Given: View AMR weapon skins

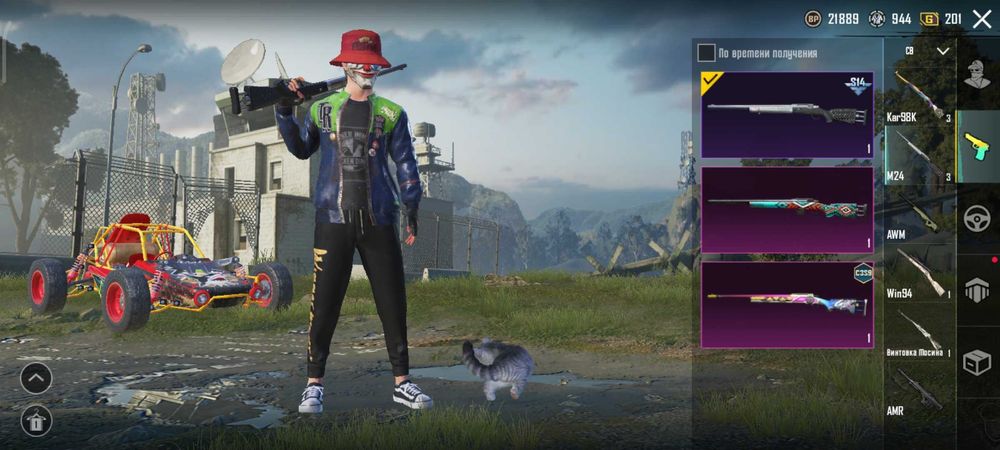Looking at the screenshot, I should (x=916, y=392).
